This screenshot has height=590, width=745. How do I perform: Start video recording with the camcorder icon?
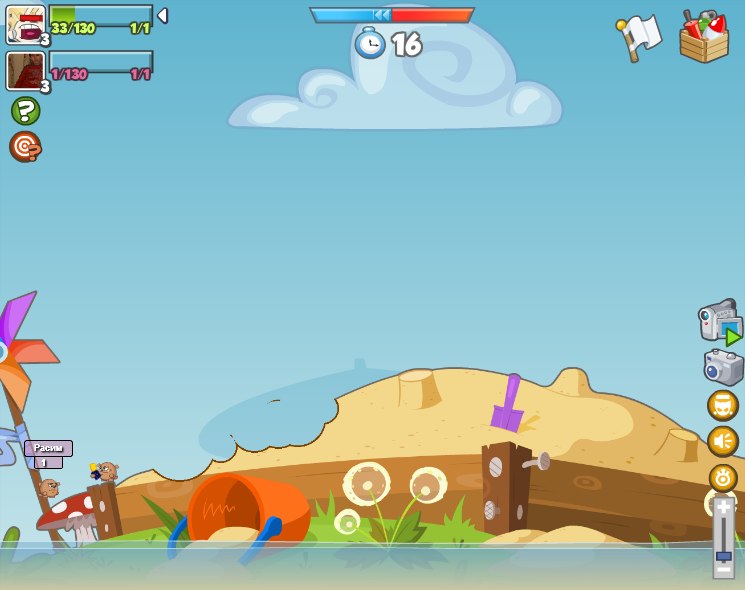click(x=720, y=323)
